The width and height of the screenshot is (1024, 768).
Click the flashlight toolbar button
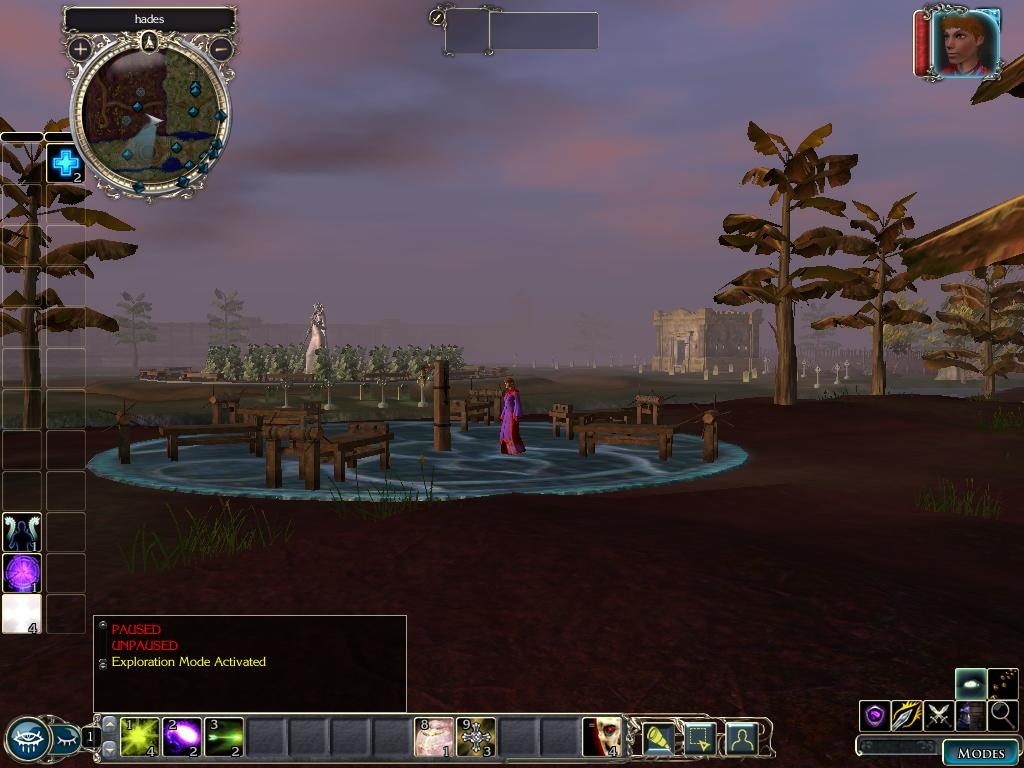(x=657, y=738)
